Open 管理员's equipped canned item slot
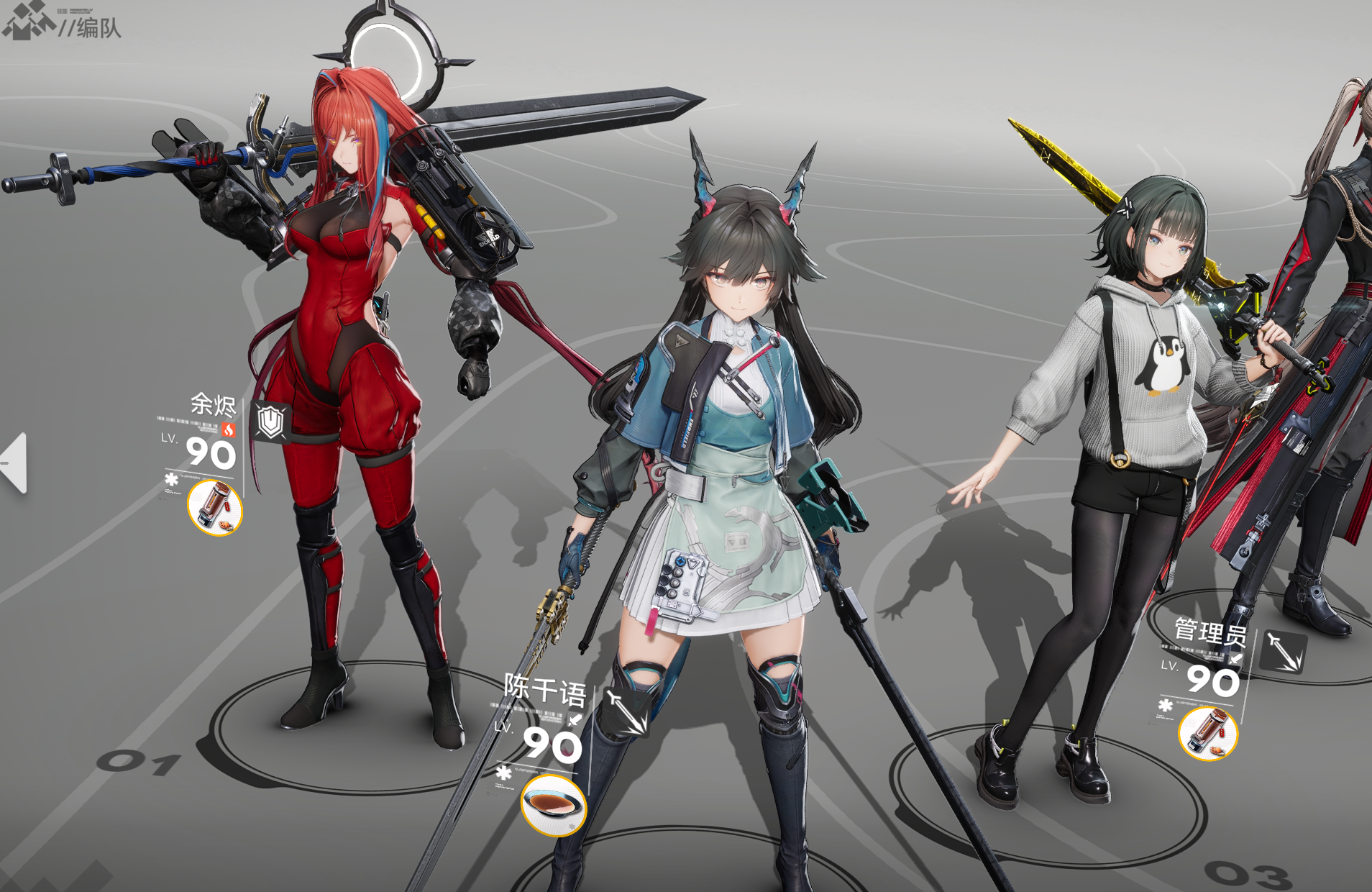 point(1207,733)
